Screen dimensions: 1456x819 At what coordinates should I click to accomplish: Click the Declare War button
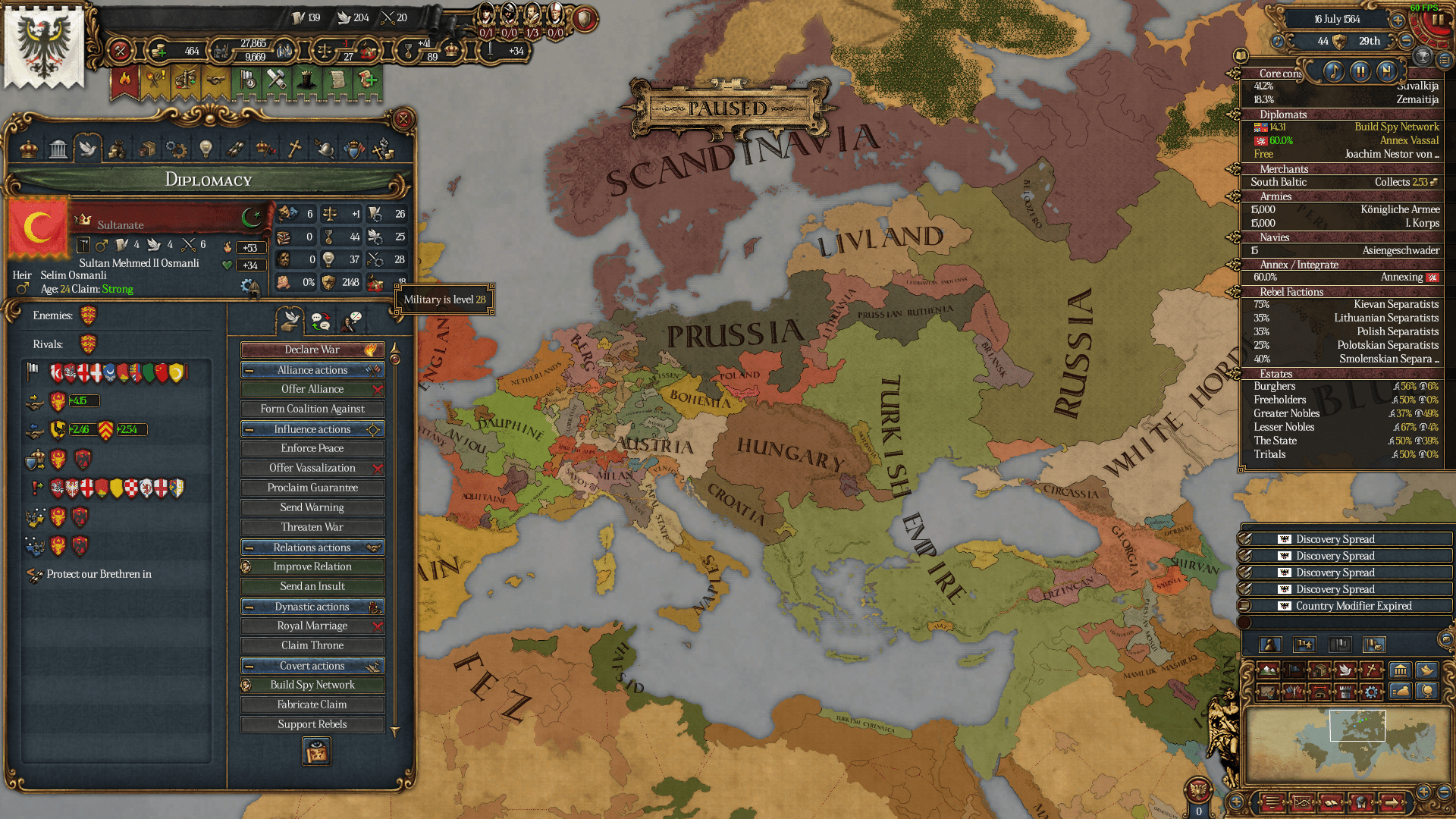(x=312, y=350)
